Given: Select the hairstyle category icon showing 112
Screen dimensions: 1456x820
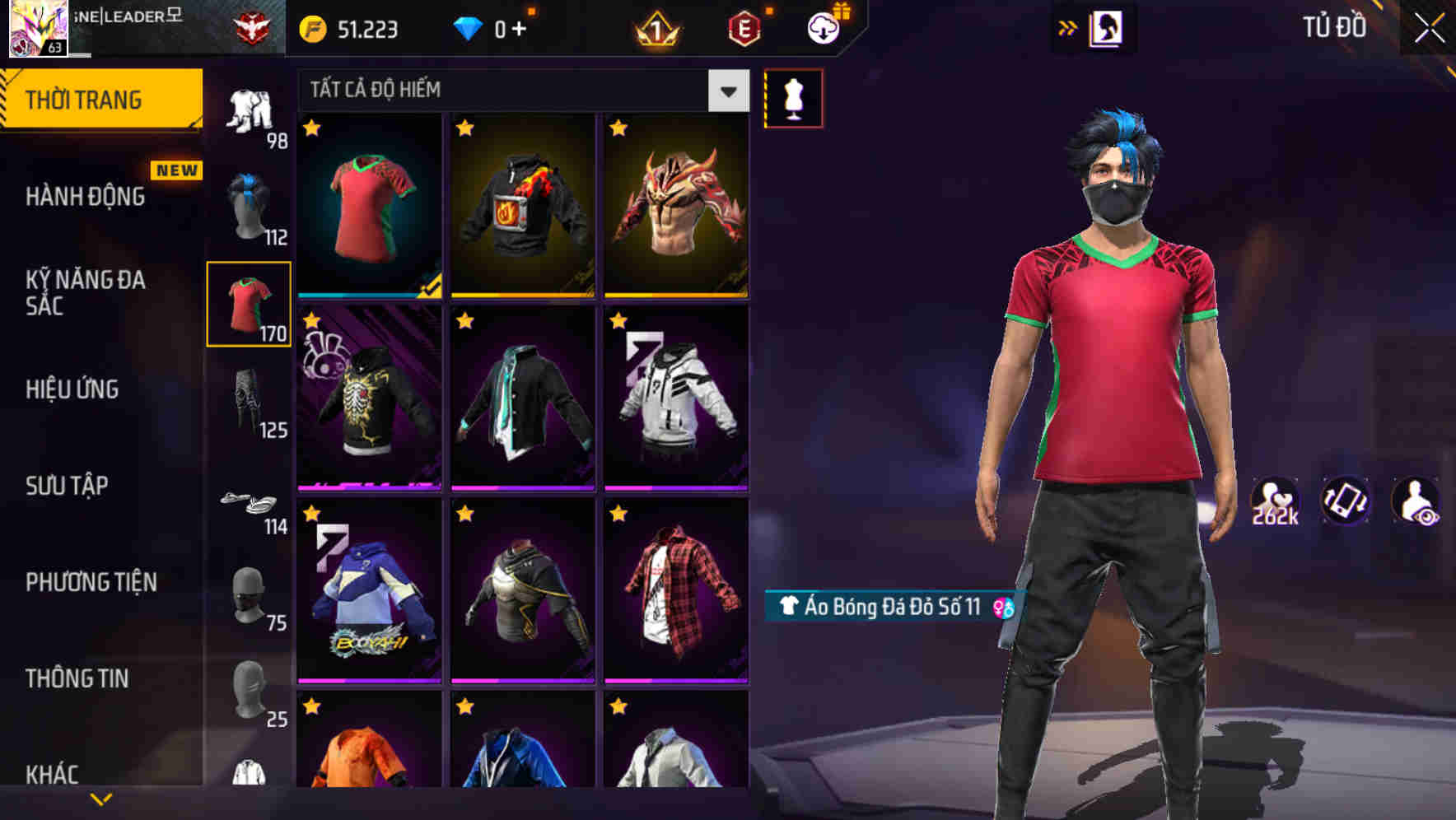Looking at the screenshot, I should [251, 204].
